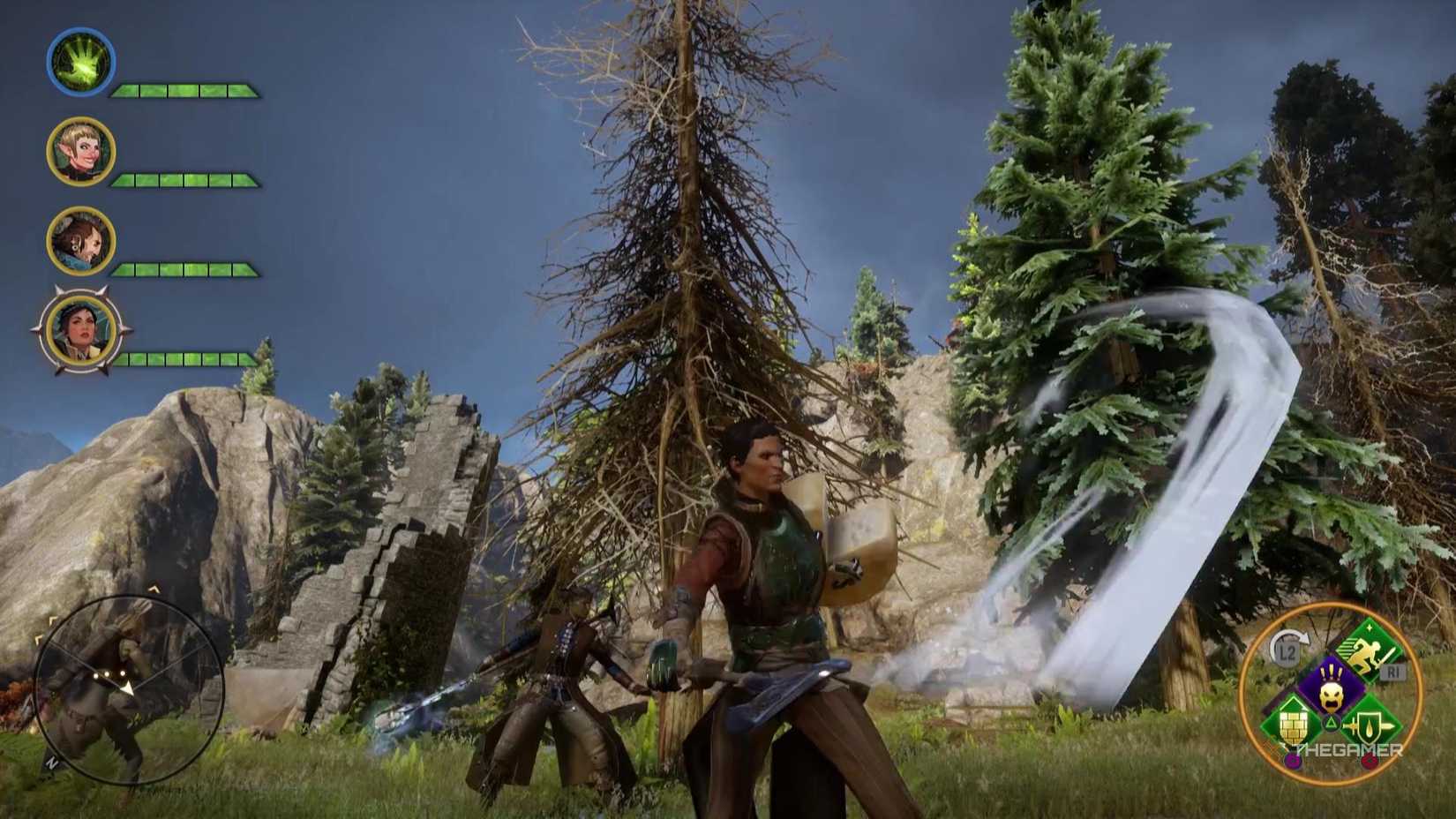This screenshot has width=1456, height=819.
Task: Click the Inquisitor's green health bar
Action: [x=182, y=89]
